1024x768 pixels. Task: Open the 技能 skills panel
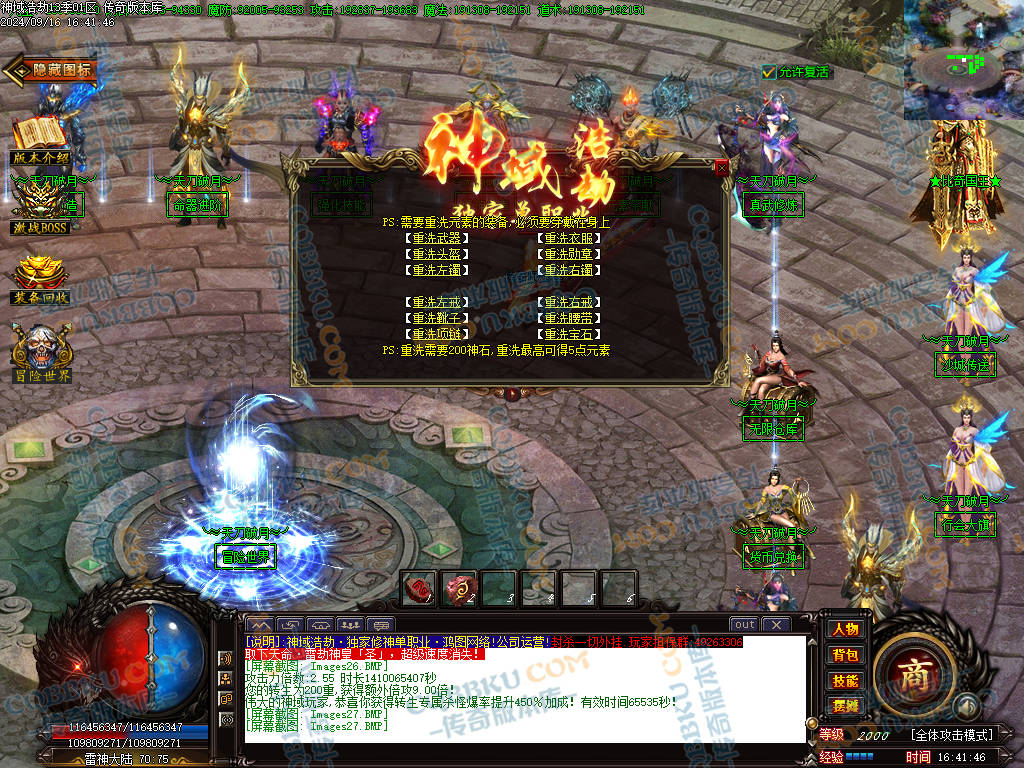tap(845, 680)
